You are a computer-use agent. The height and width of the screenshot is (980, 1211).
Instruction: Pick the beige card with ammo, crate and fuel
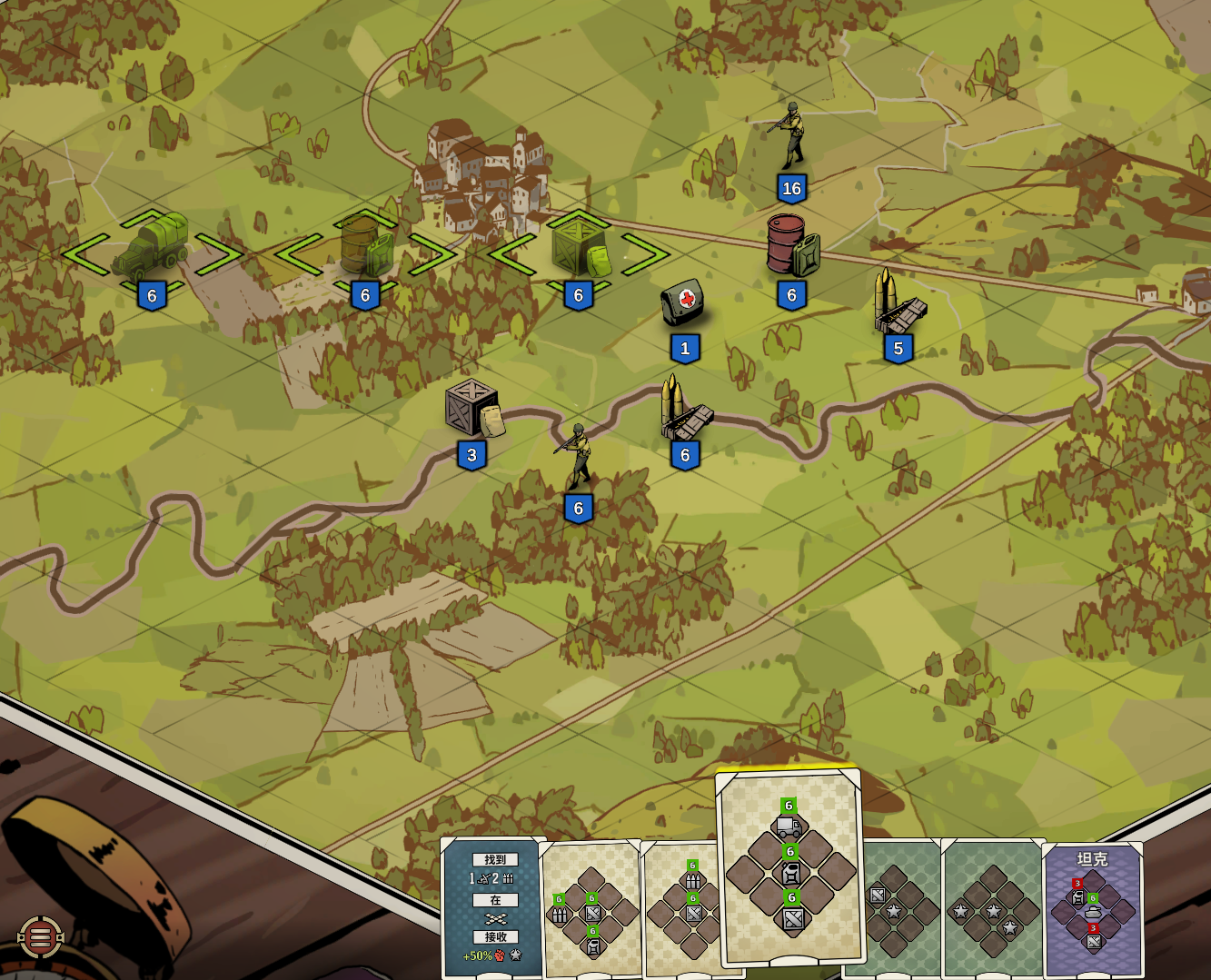point(591,908)
